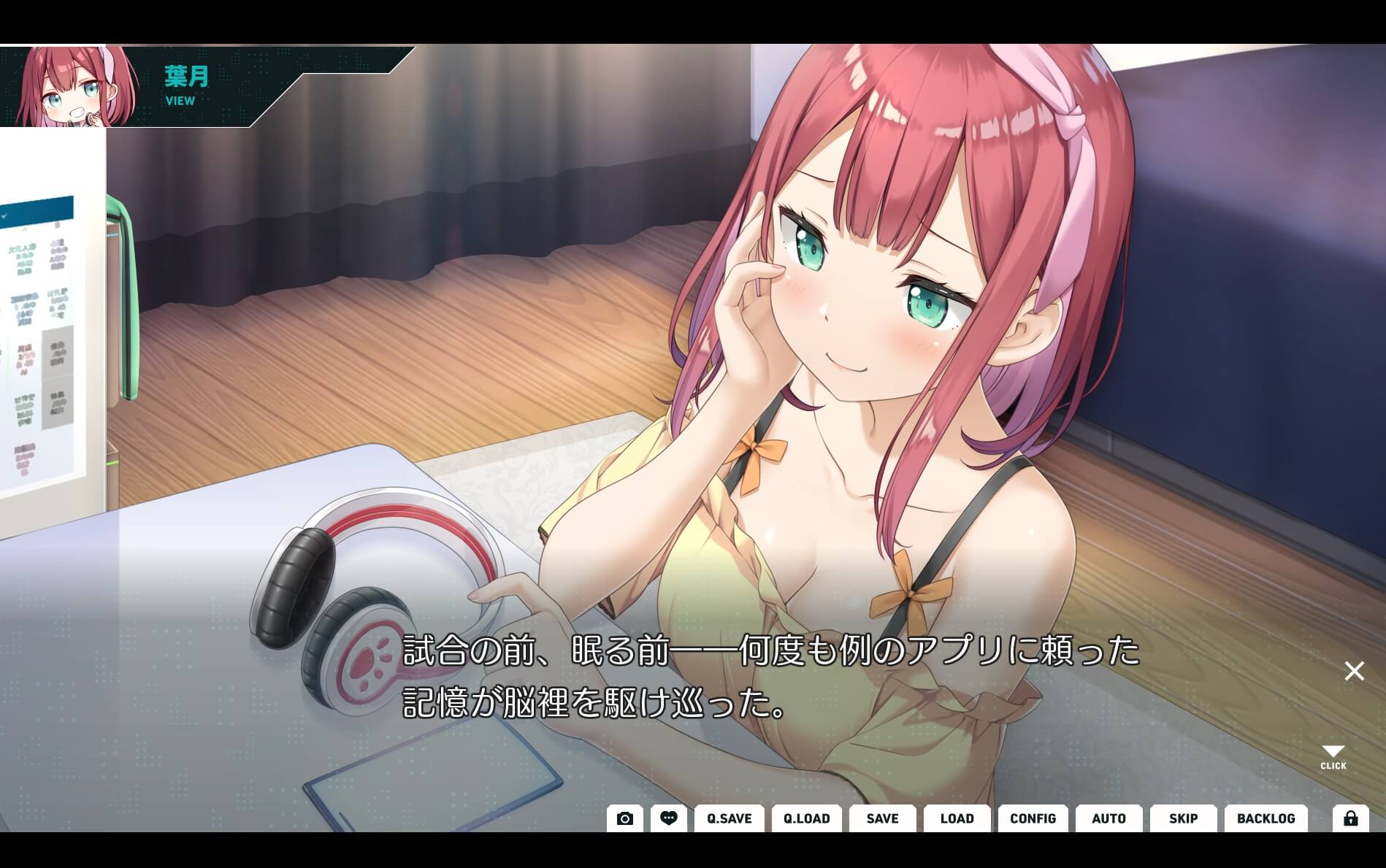Switch to the LOAD screen
This screenshot has height=868, width=1386.
(x=957, y=818)
